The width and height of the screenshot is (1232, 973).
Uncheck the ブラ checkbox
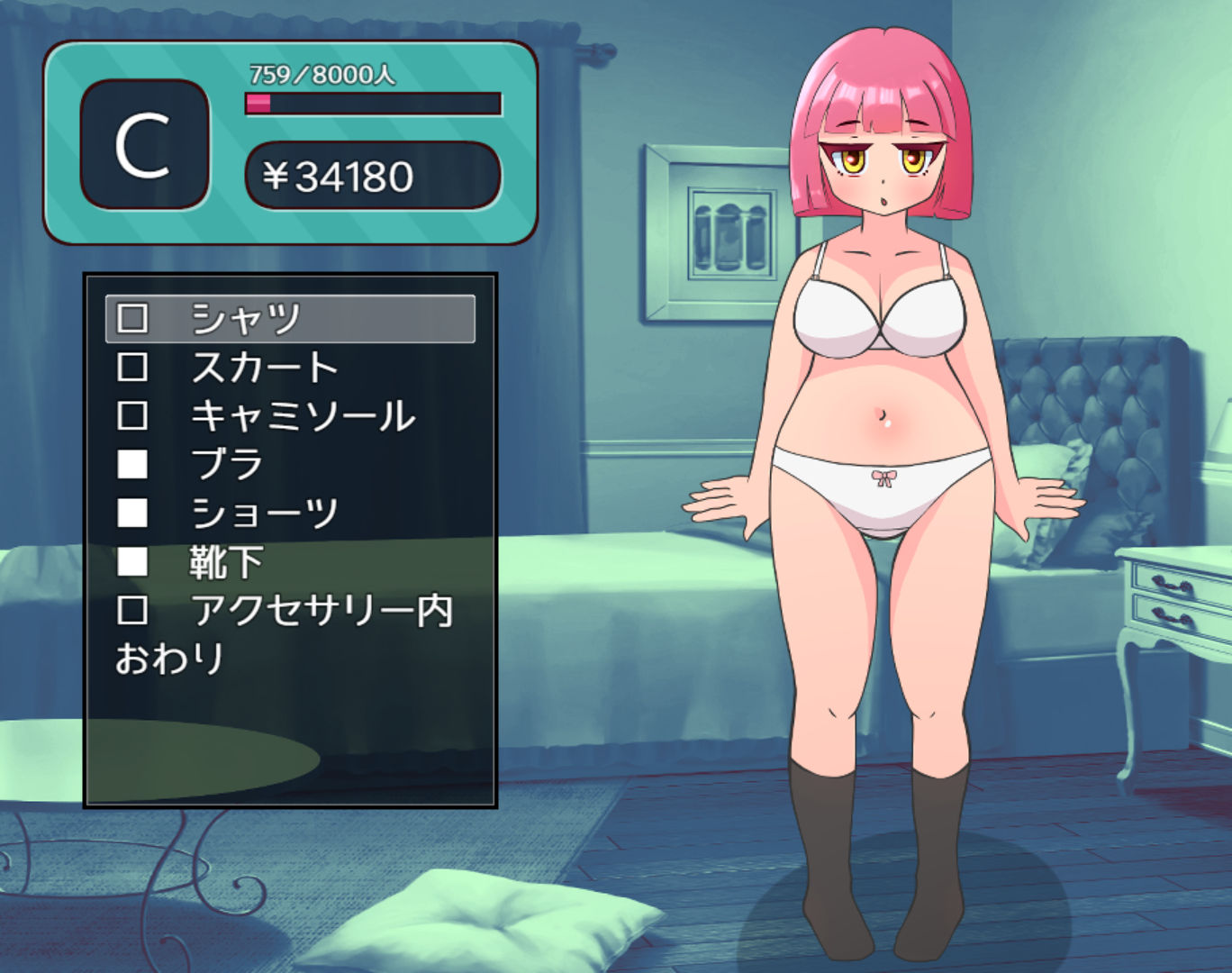[133, 464]
